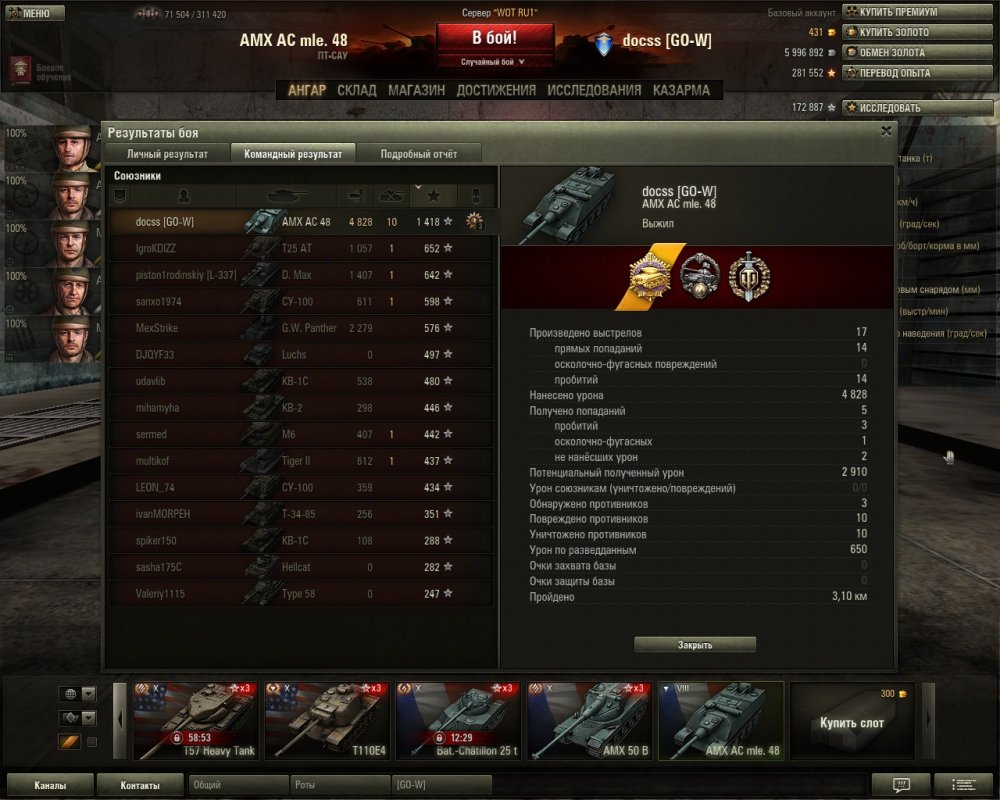Buy a new slot via Купить слот

[x=852, y=721]
